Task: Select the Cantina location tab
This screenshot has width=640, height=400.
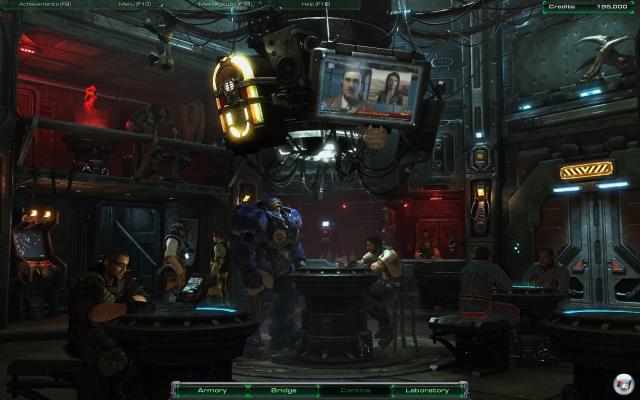Action: click(x=355, y=390)
